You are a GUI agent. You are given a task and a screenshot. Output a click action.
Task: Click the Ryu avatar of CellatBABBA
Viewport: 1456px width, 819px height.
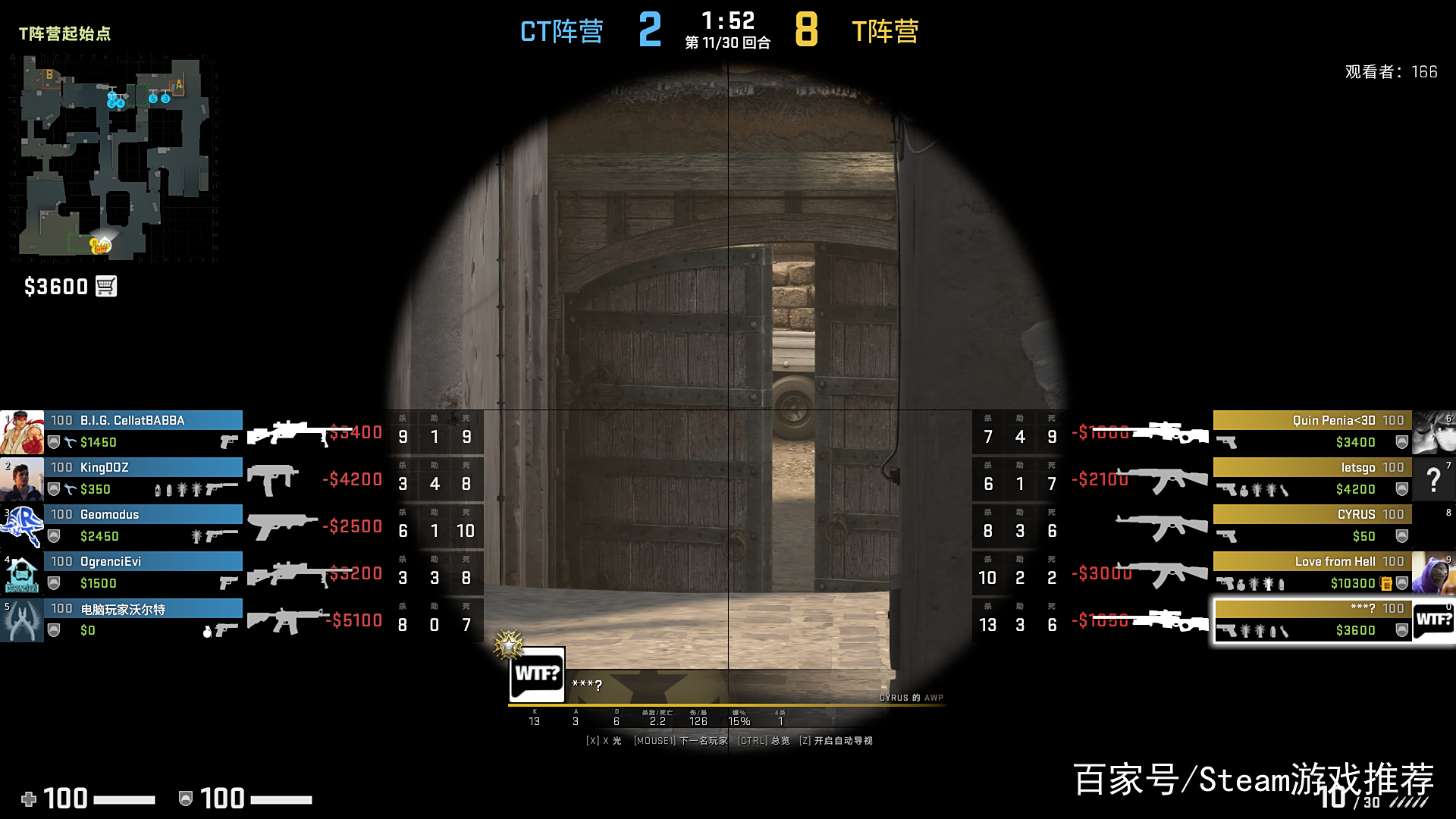tap(22, 432)
